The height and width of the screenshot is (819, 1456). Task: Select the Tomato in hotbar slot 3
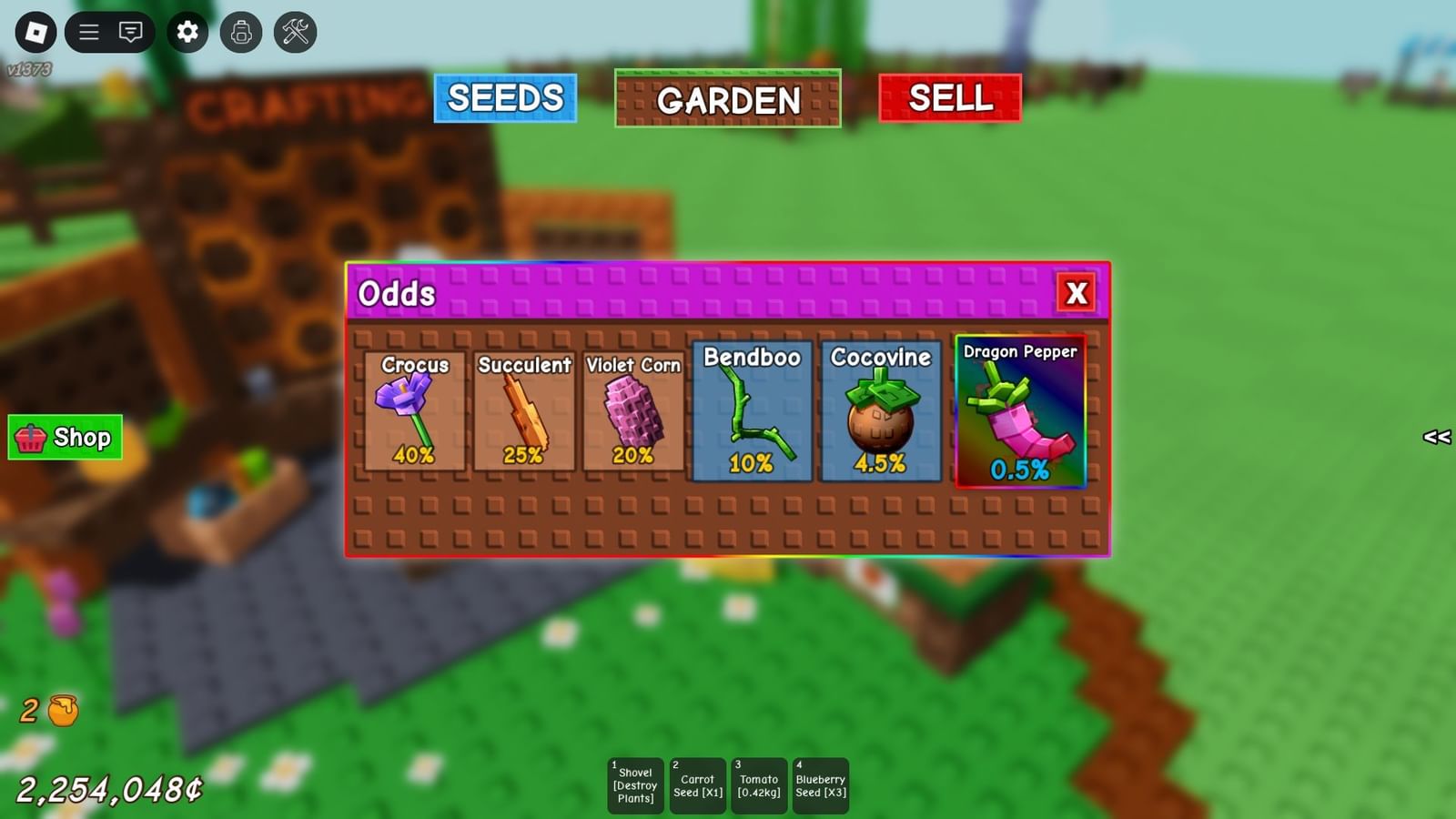point(758,783)
